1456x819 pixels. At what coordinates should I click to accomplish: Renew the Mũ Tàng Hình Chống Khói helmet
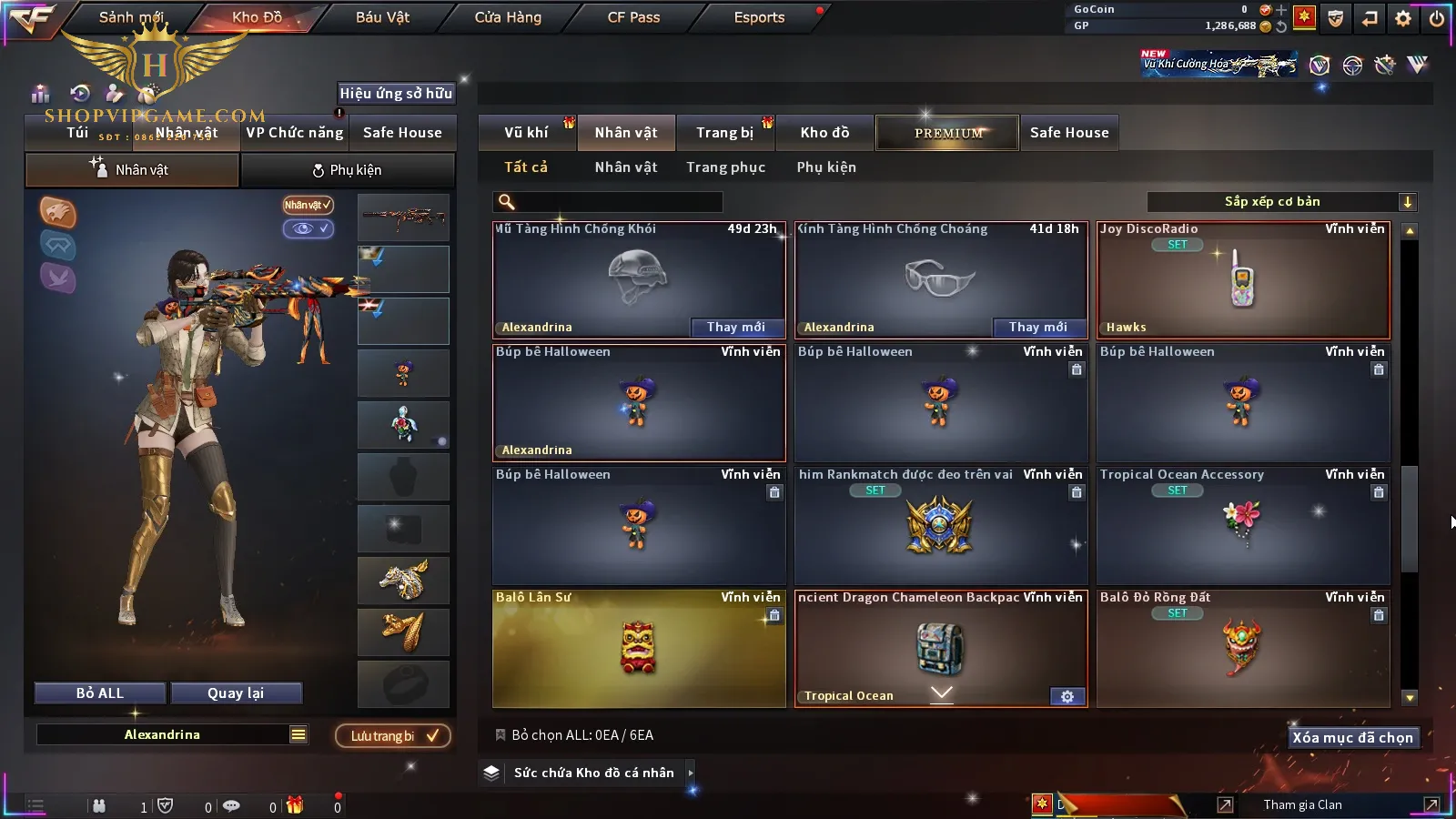[735, 328]
